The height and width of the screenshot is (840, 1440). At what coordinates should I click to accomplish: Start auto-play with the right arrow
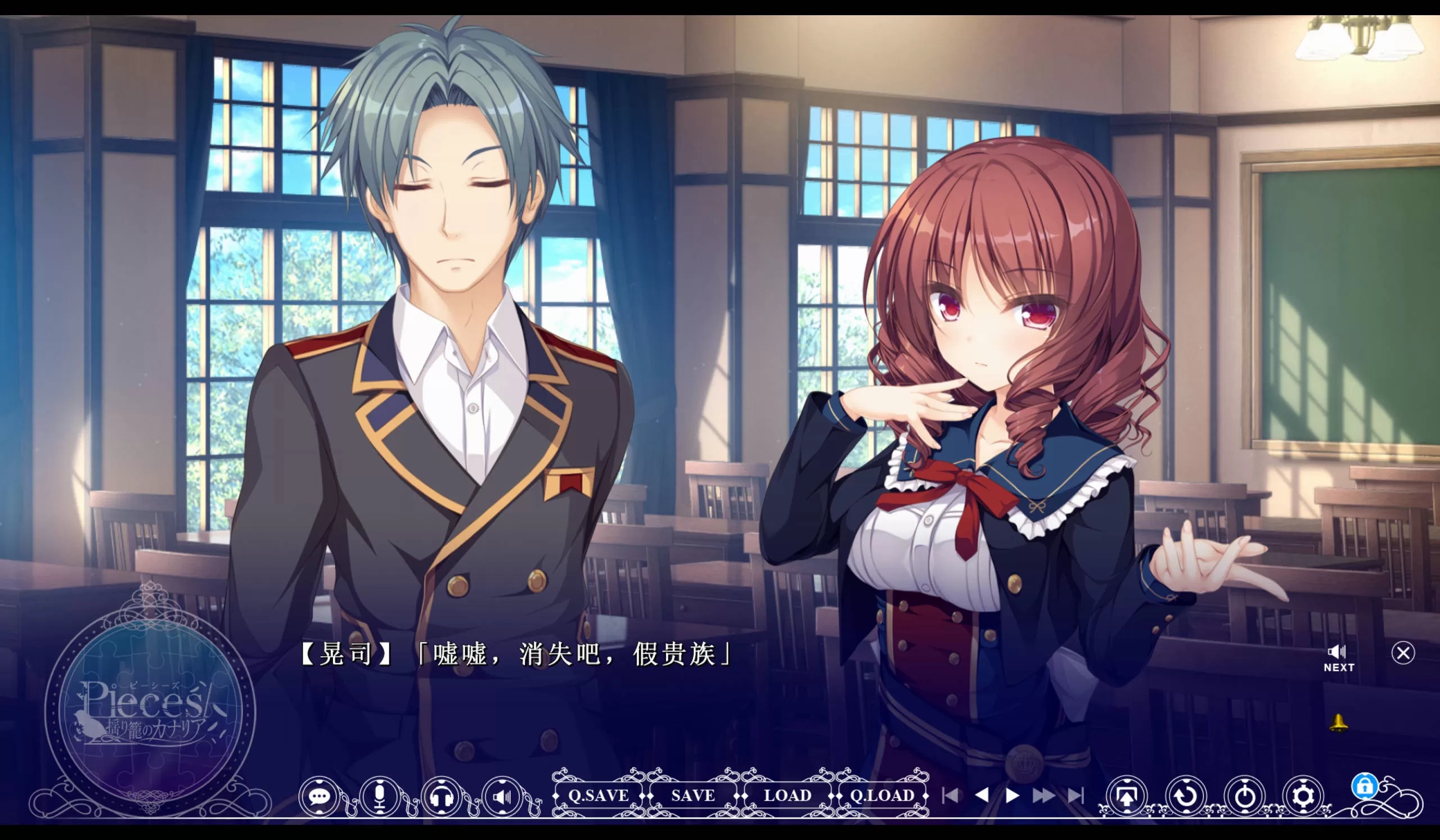coord(1012,796)
